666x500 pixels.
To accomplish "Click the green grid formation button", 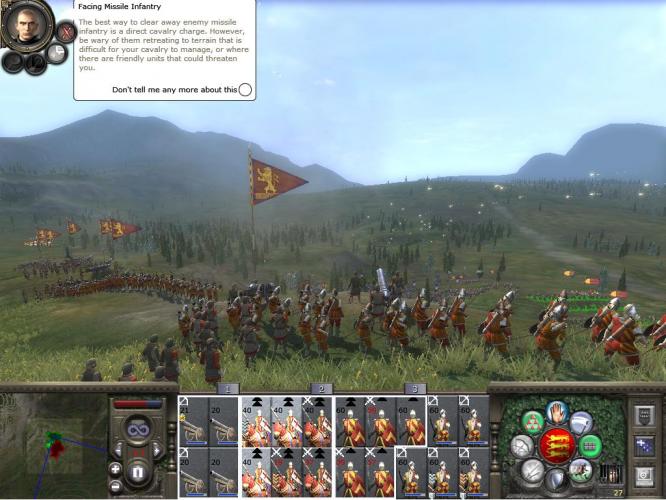I will (x=591, y=443).
